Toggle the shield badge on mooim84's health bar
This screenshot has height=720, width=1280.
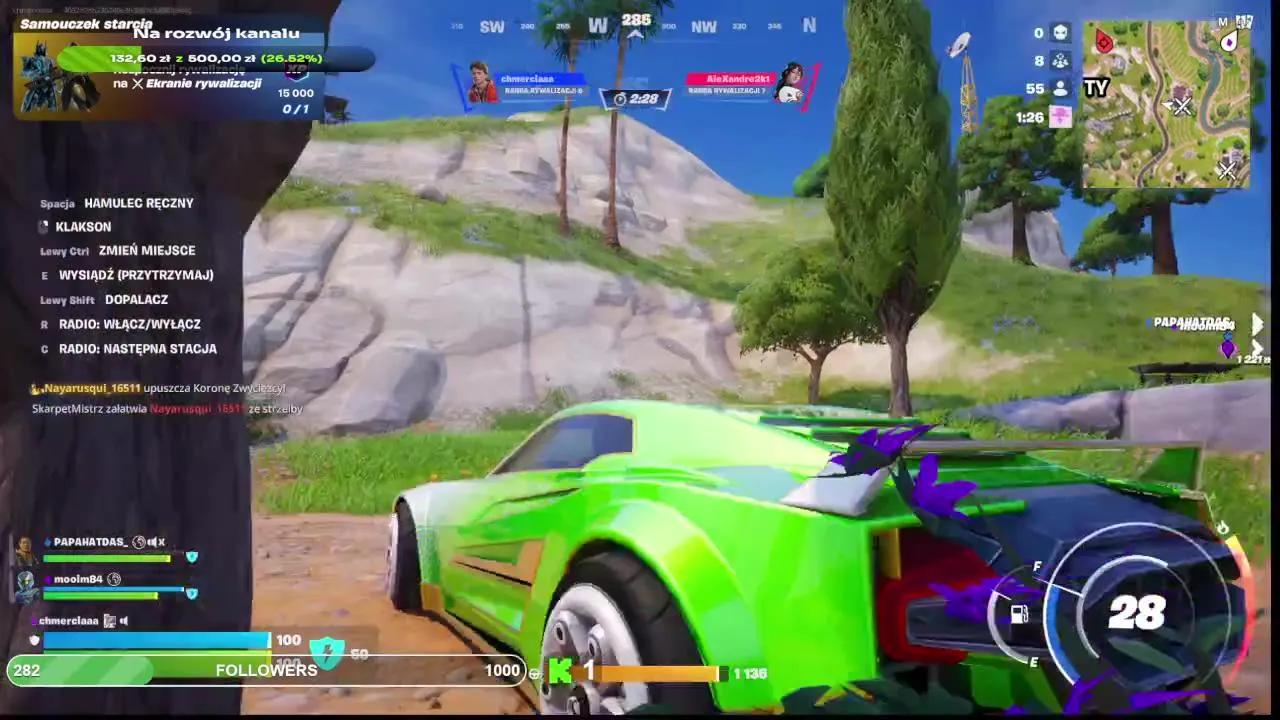(x=191, y=594)
